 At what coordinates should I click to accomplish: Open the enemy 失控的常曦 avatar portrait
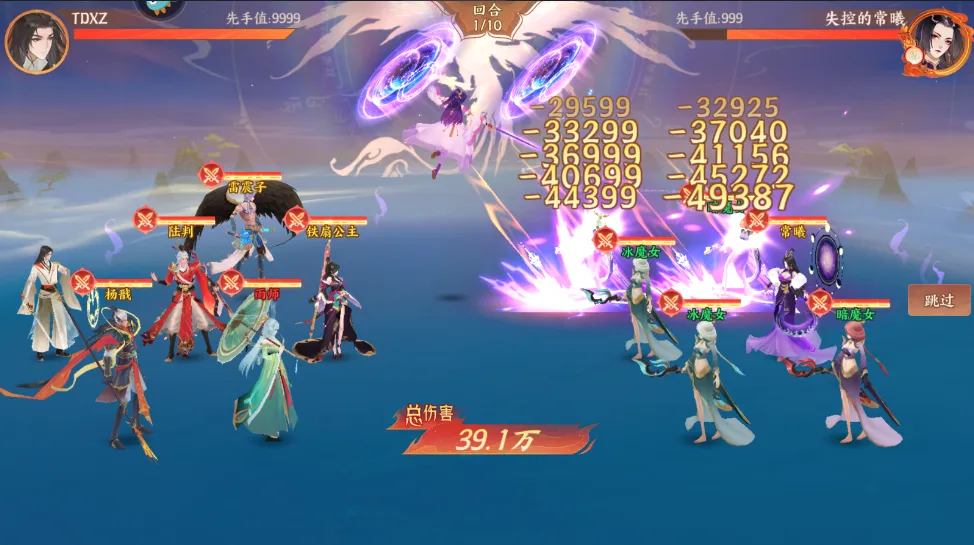(938, 42)
